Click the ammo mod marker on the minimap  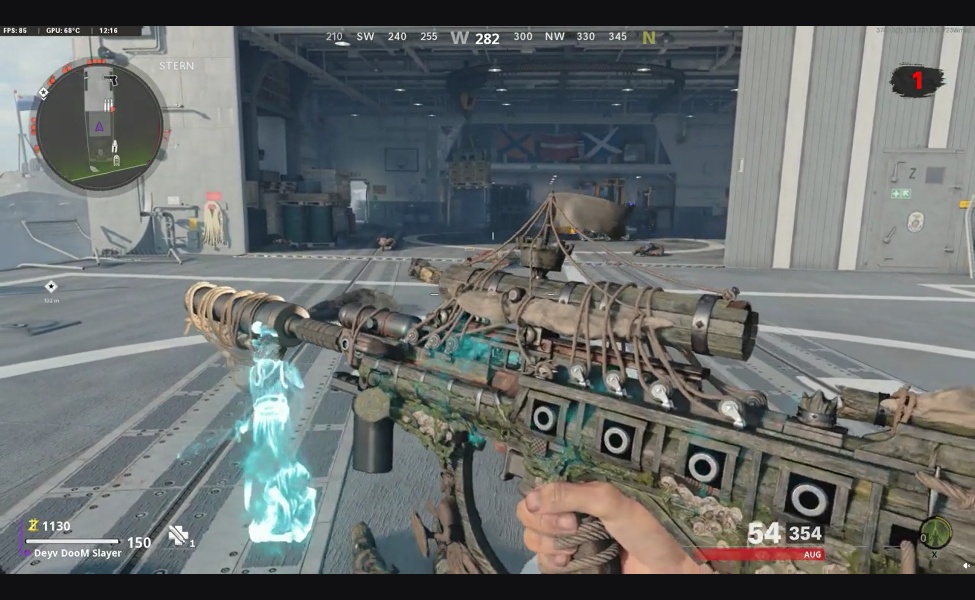pos(105,105)
